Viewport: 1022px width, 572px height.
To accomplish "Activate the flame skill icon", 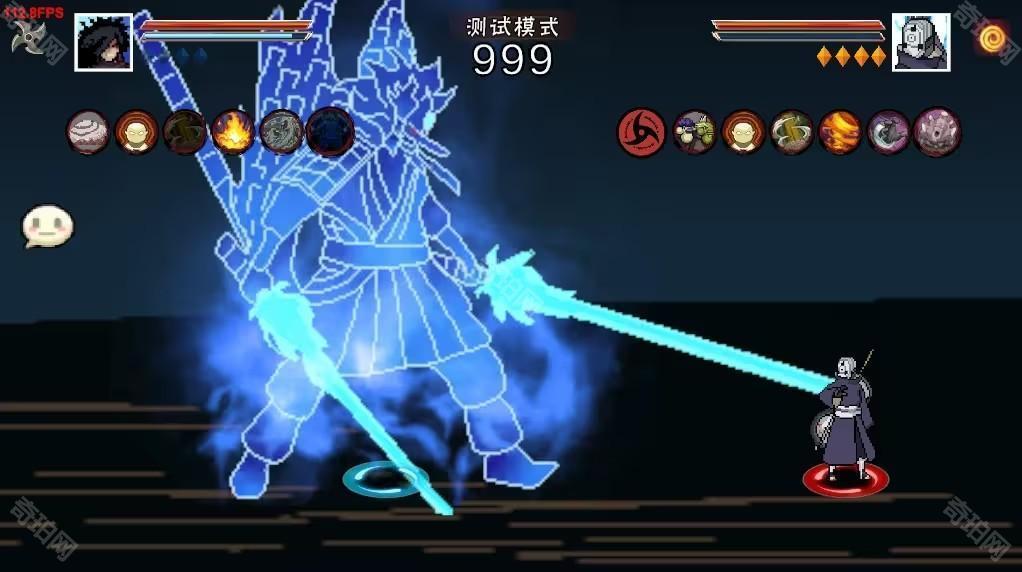I will 233,132.
